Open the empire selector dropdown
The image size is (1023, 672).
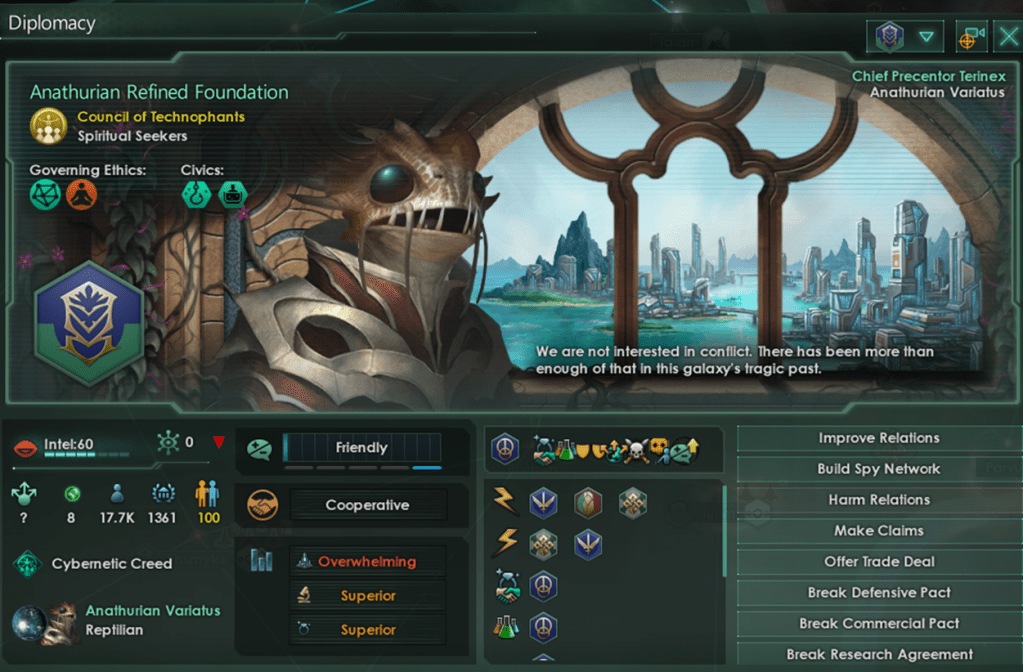[x=905, y=37]
